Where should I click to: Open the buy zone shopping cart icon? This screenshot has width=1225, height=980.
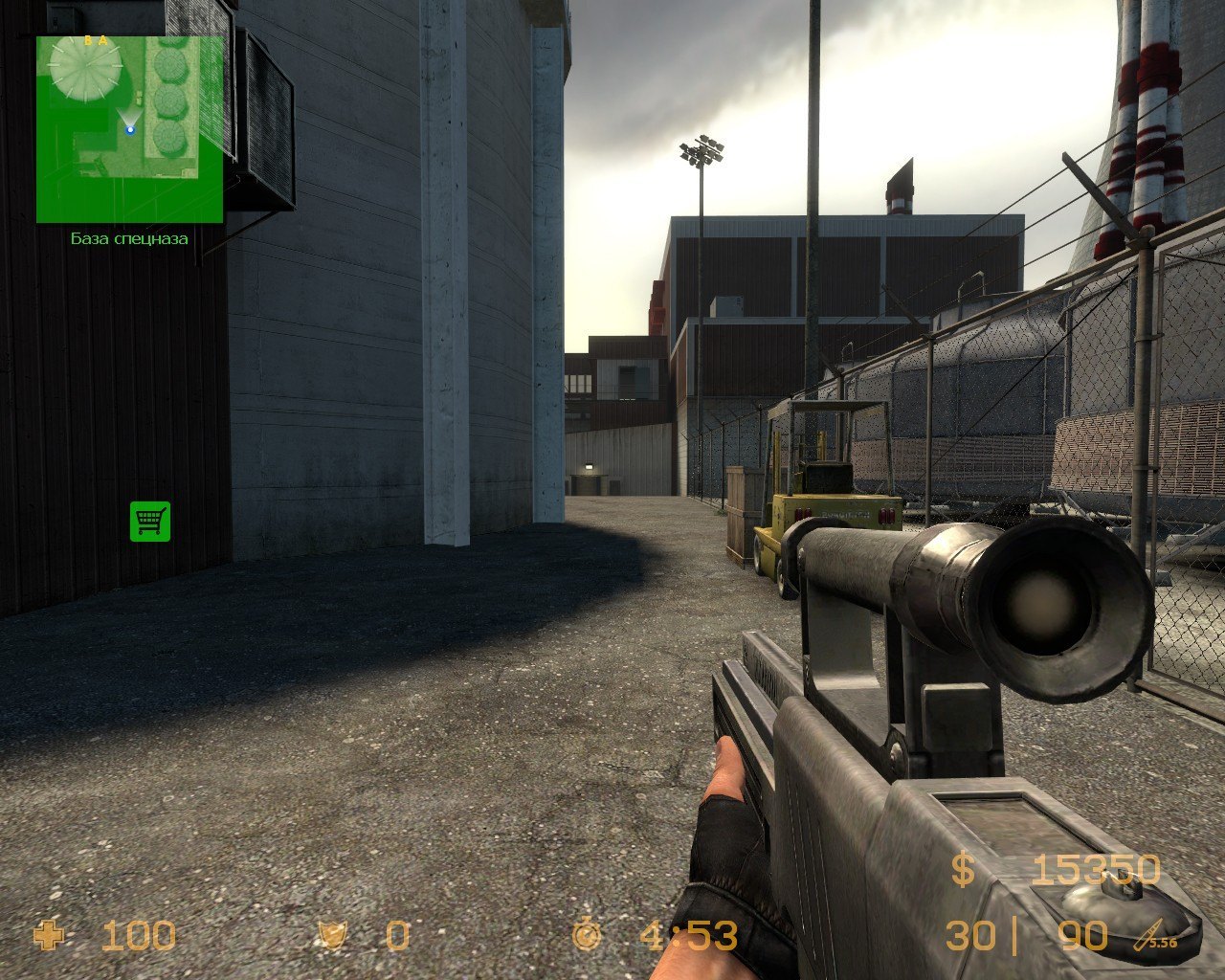tap(150, 522)
